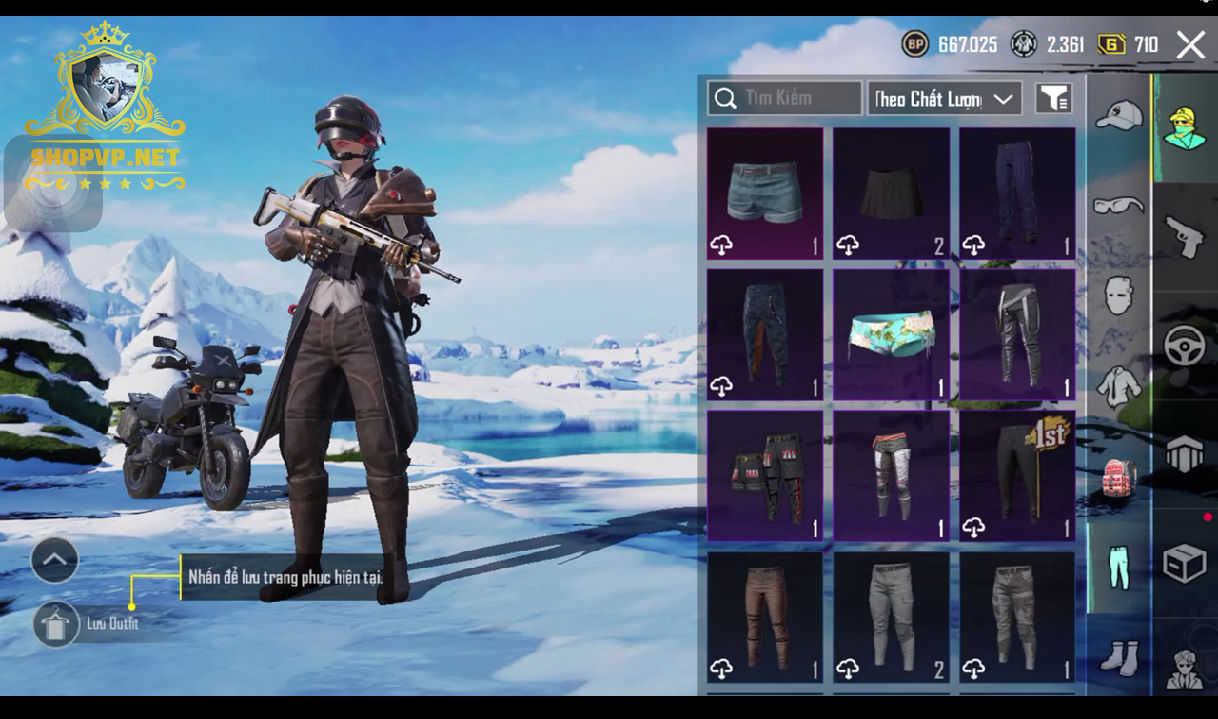Open the Theo Chất Lượng sort dropdown
The height and width of the screenshot is (719, 1218).
944,98
